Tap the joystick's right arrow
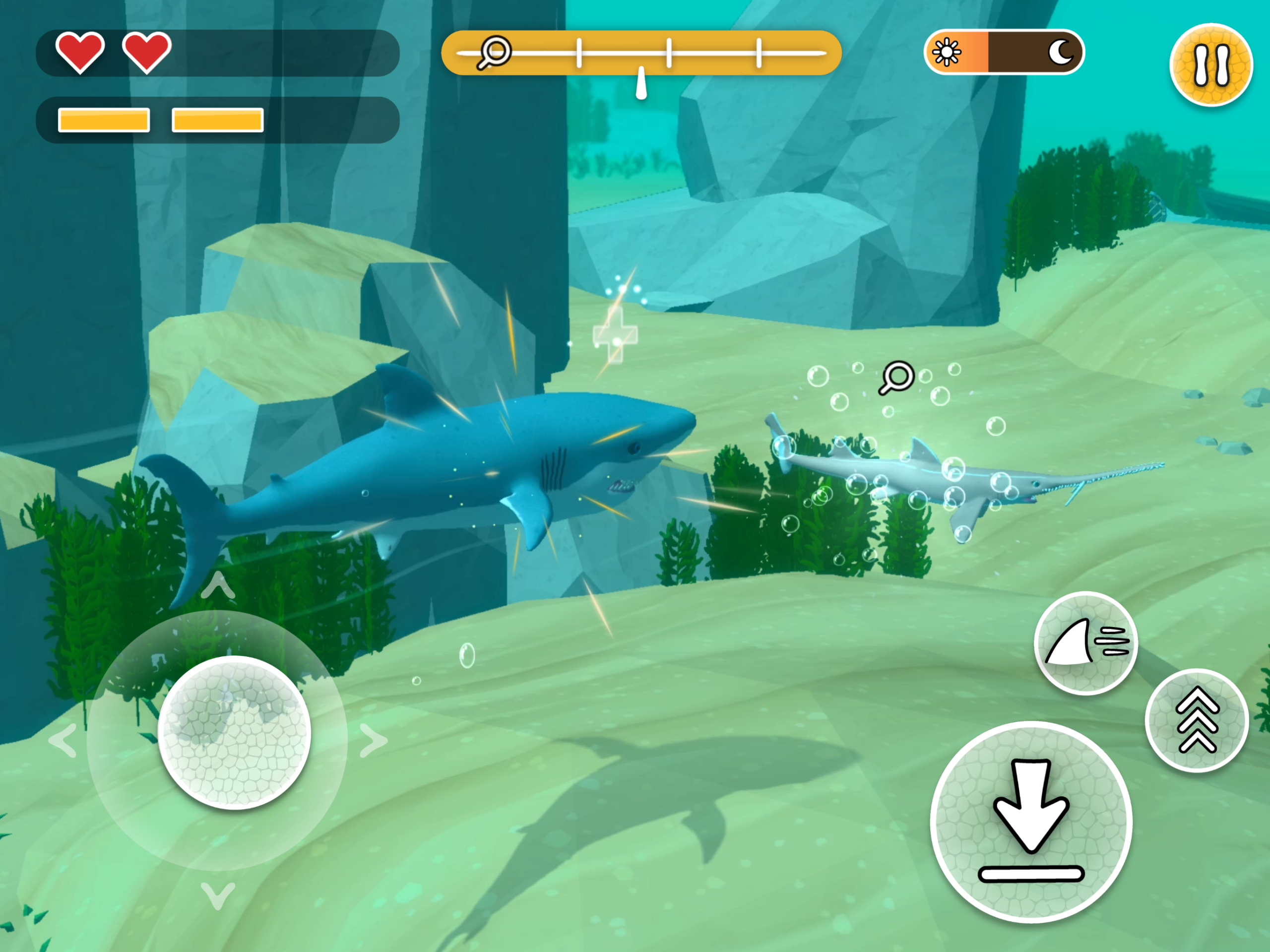The width and height of the screenshot is (1270, 952). 374,741
